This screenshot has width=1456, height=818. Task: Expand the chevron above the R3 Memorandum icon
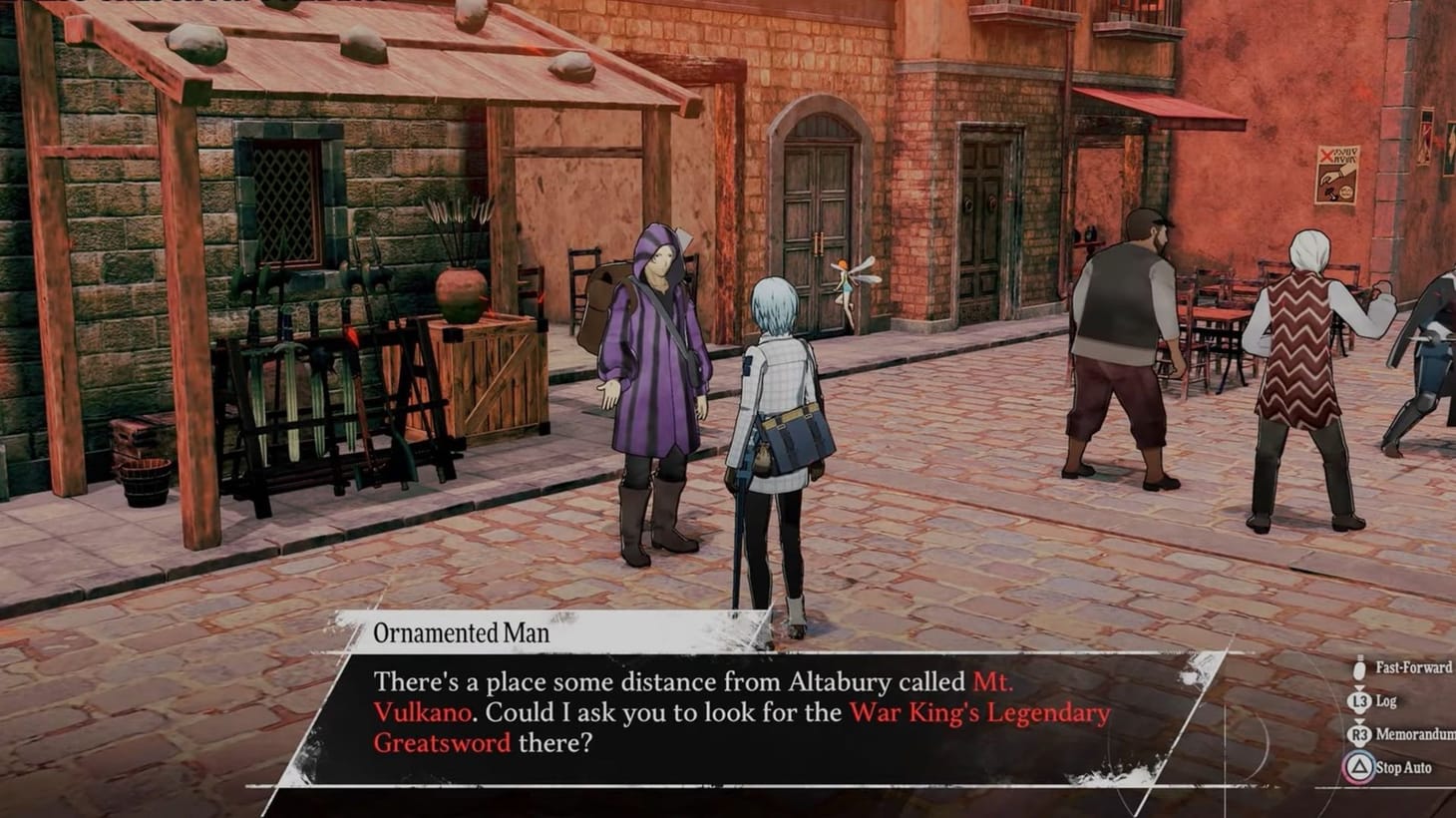point(1359,722)
